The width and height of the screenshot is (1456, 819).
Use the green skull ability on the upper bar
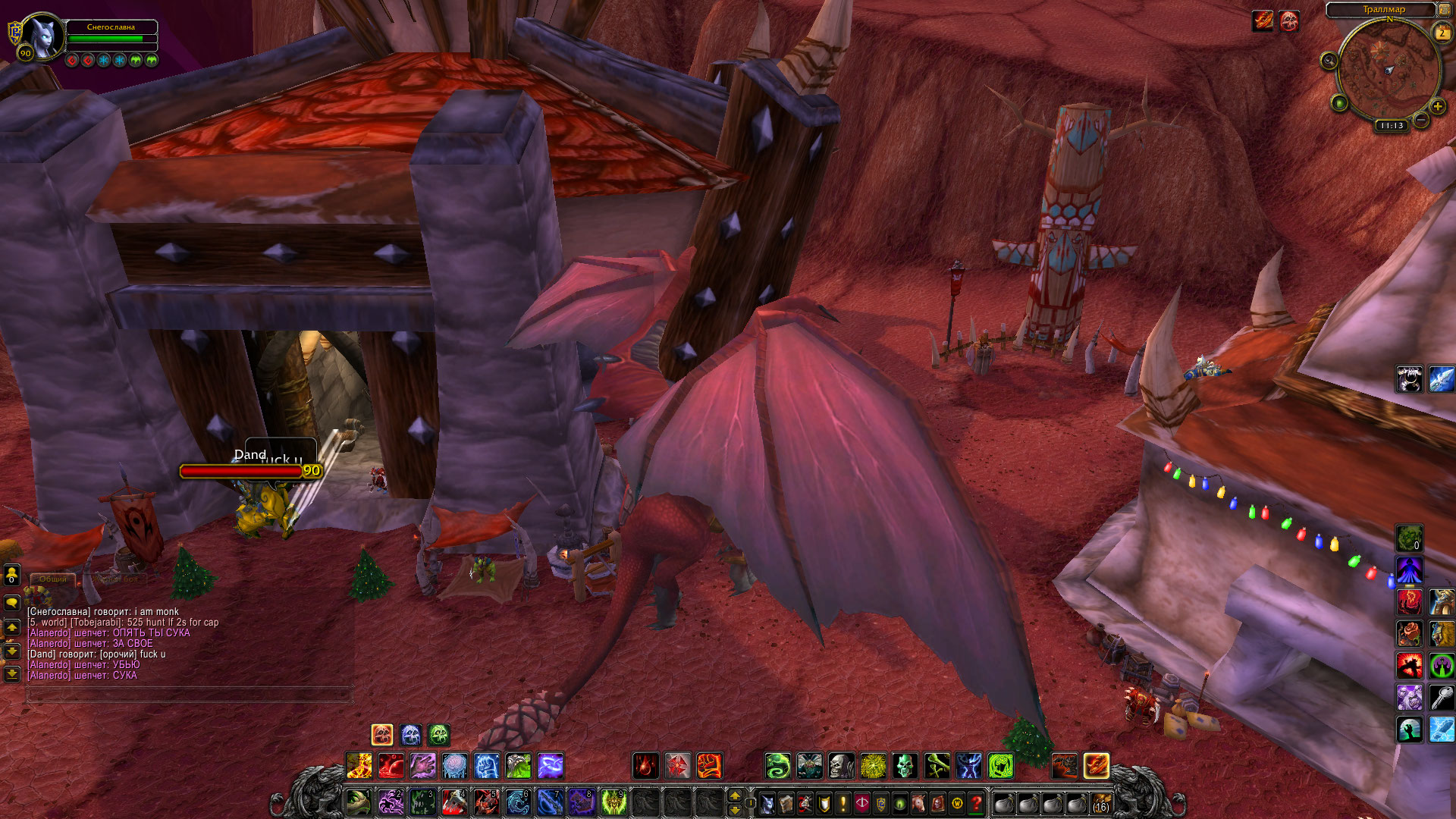point(905,766)
